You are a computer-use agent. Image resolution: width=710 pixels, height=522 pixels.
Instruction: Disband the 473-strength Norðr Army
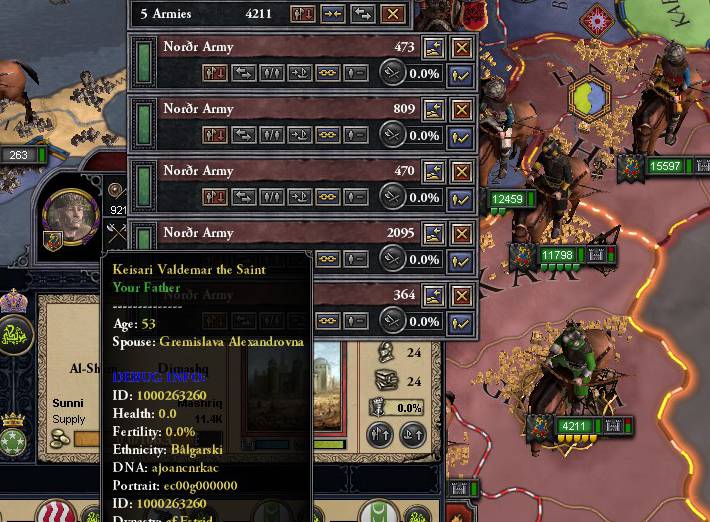point(461,47)
